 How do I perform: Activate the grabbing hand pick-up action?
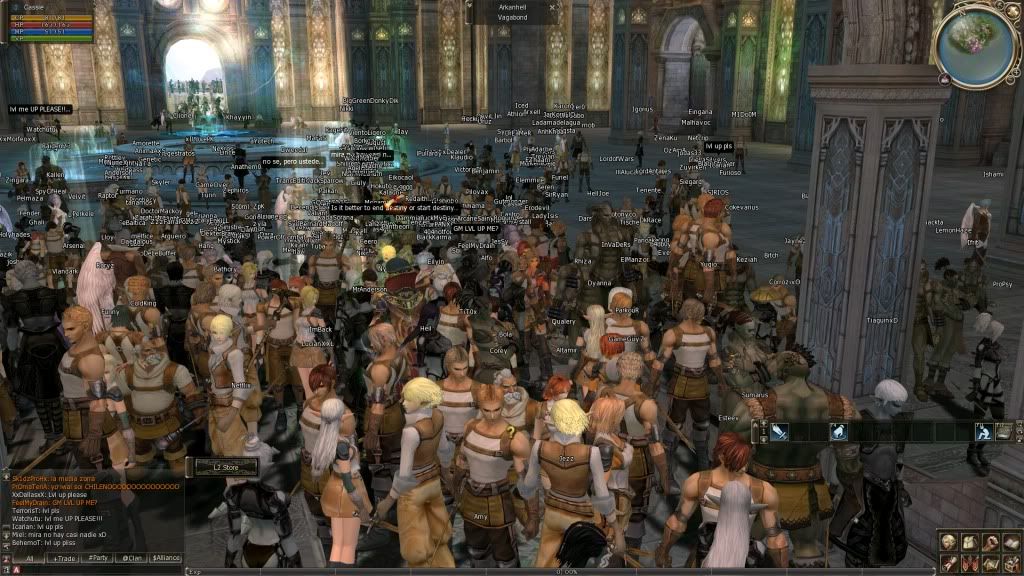838,432
